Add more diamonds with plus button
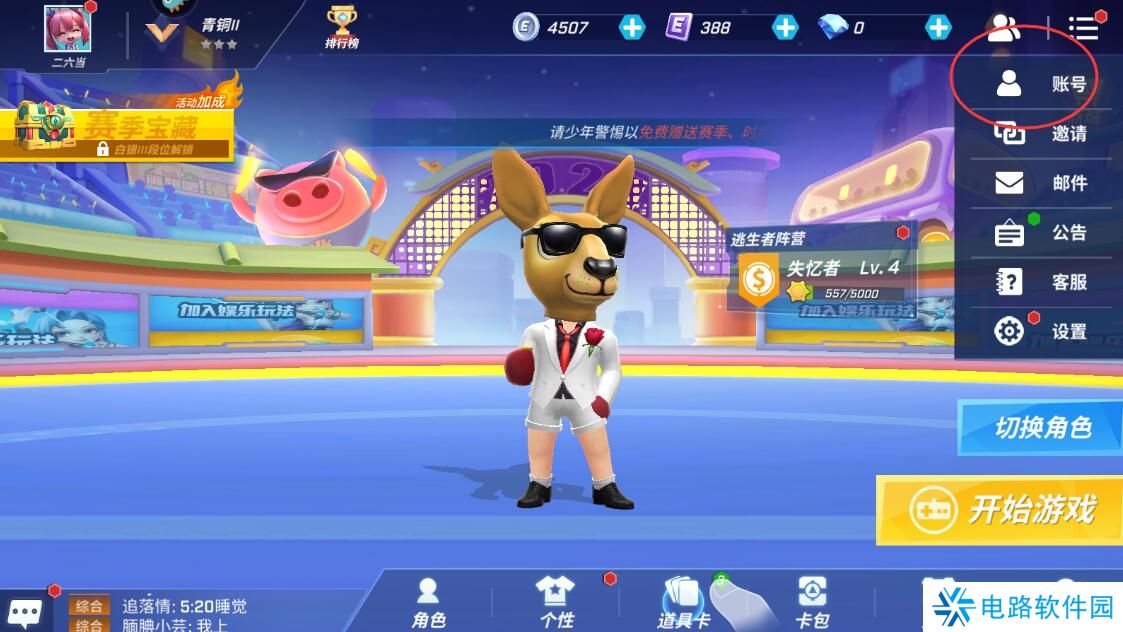The width and height of the screenshot is (1123, 632). click(x=938, y=28)
